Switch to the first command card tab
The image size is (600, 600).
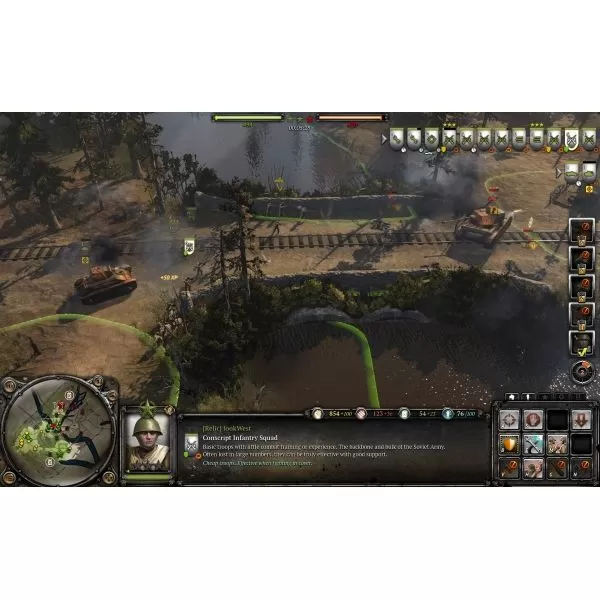512,397
